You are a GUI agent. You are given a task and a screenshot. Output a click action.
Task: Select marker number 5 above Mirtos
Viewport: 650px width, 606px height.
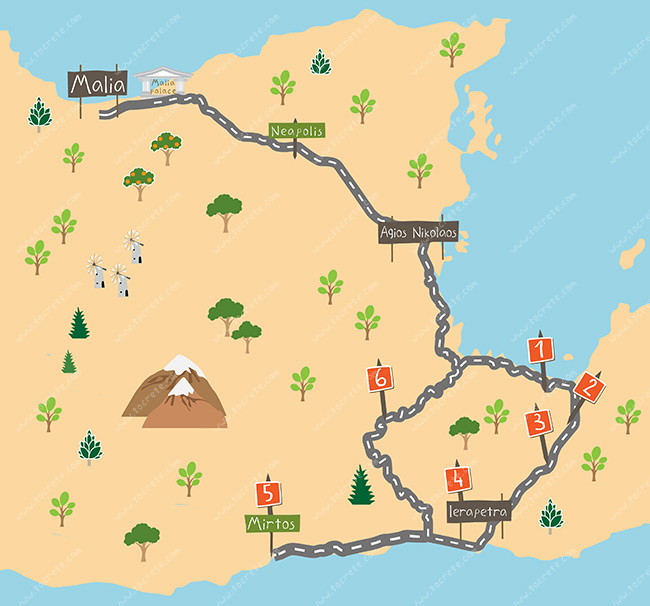267,493
